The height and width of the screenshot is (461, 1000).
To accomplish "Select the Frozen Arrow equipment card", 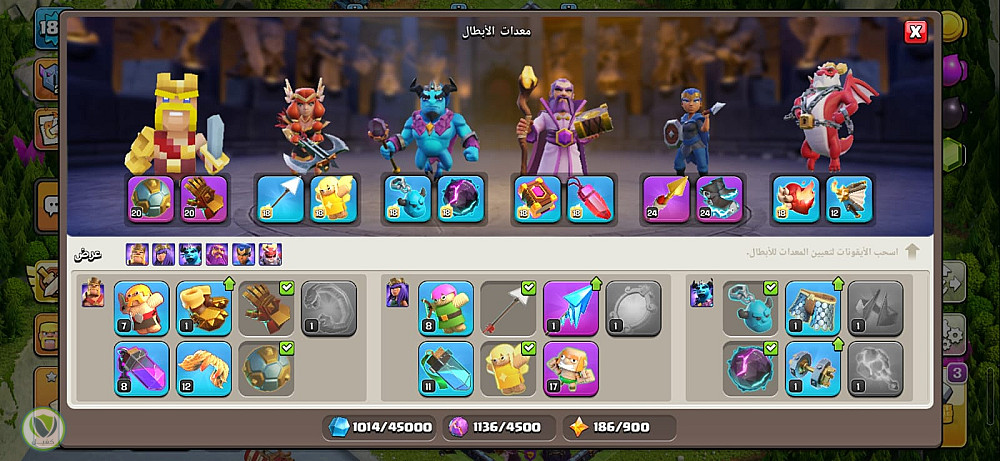I will coord(571,308).
